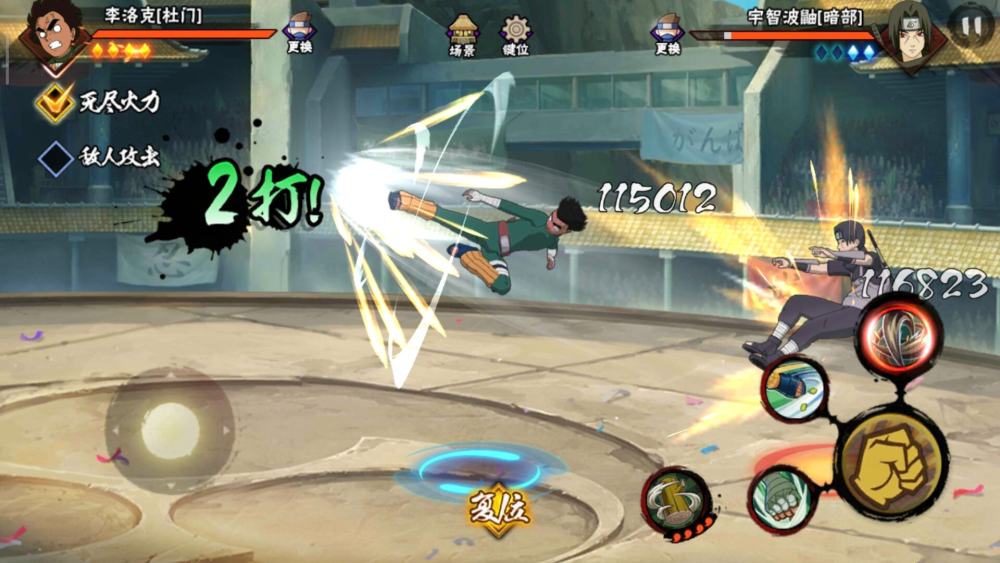Trigger the log substitution technique icon
Image resolution: width=1000 pixels, height=563 pixels.
coord(676,501)
